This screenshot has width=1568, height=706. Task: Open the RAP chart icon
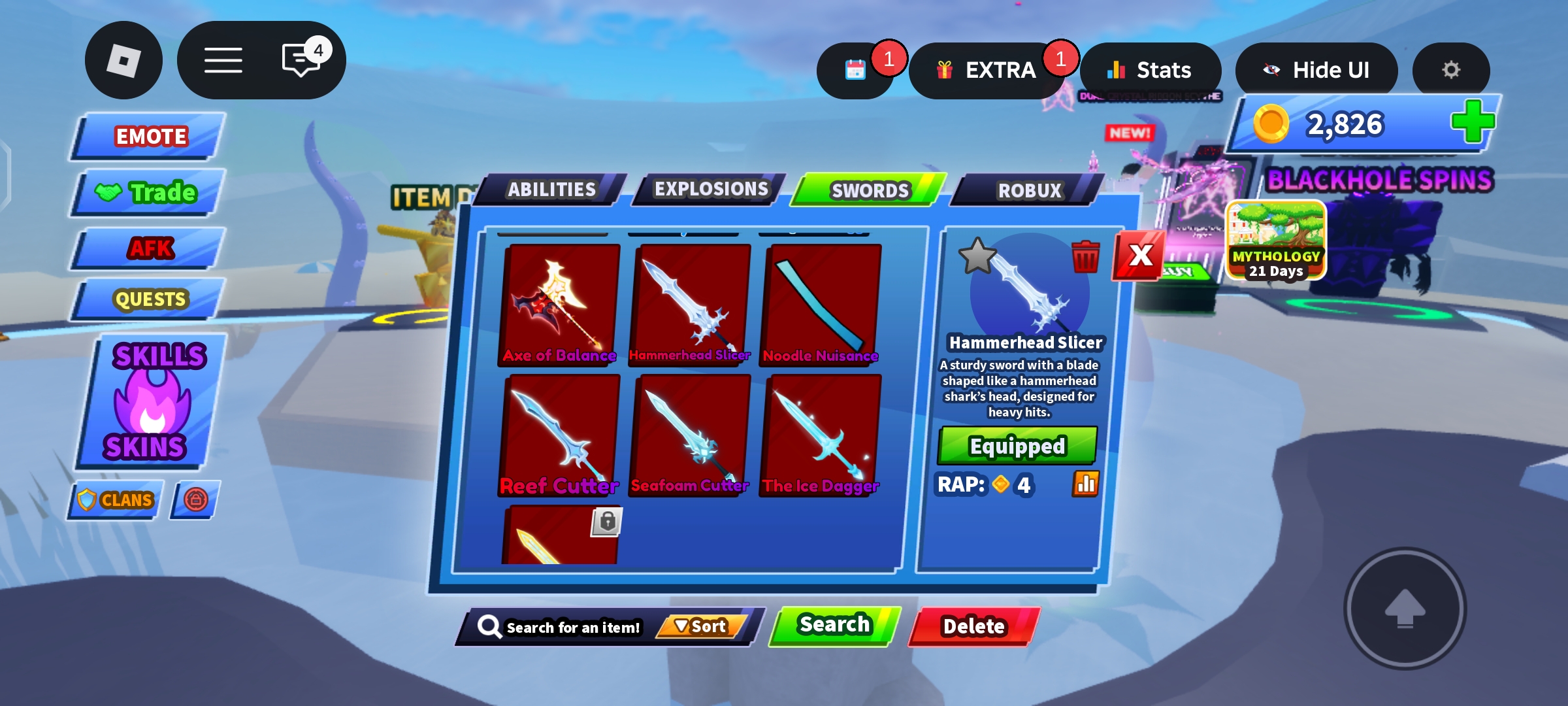(x=1085, y=484)
